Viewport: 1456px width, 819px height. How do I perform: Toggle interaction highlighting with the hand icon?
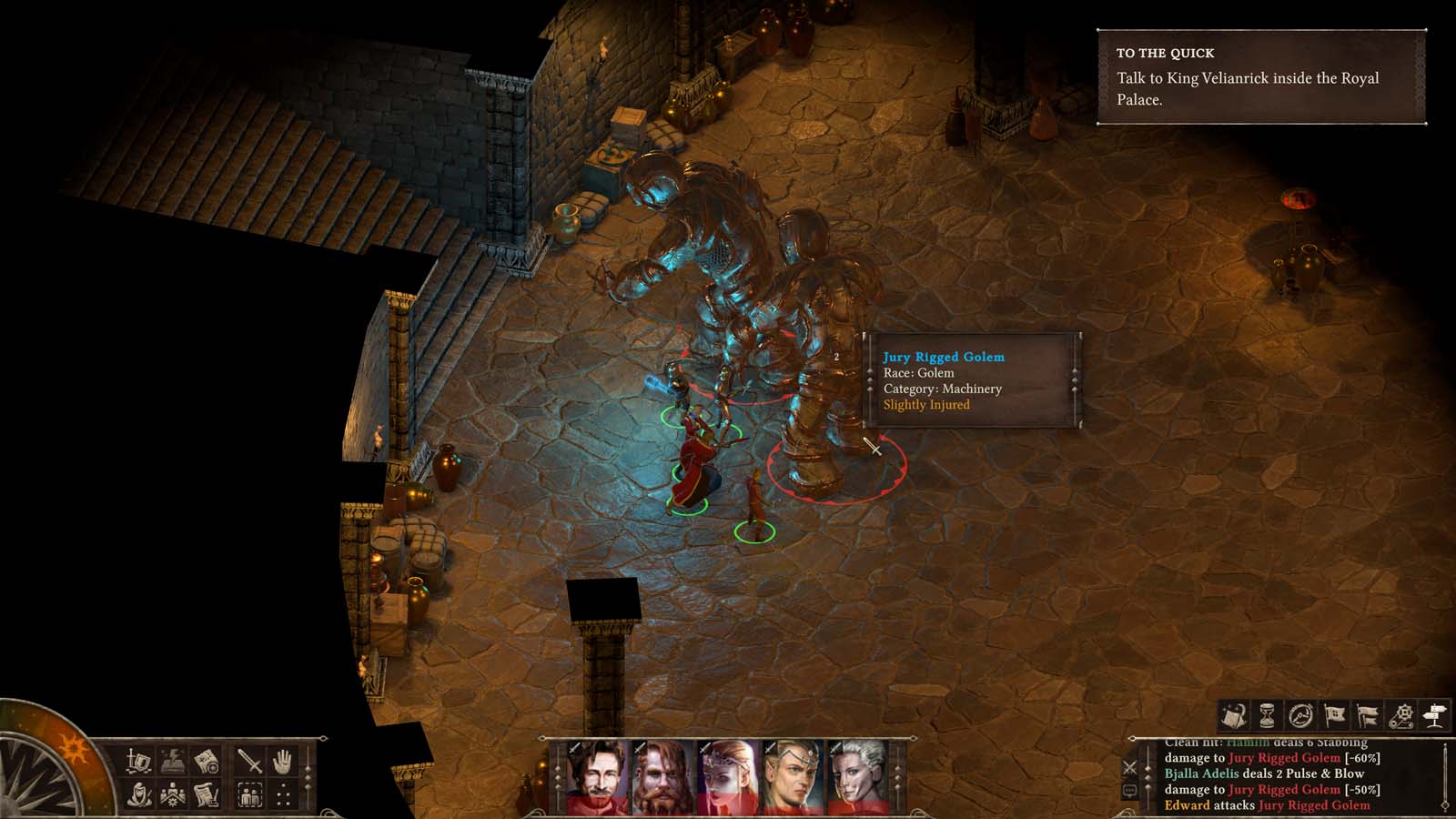click(280, 760)
